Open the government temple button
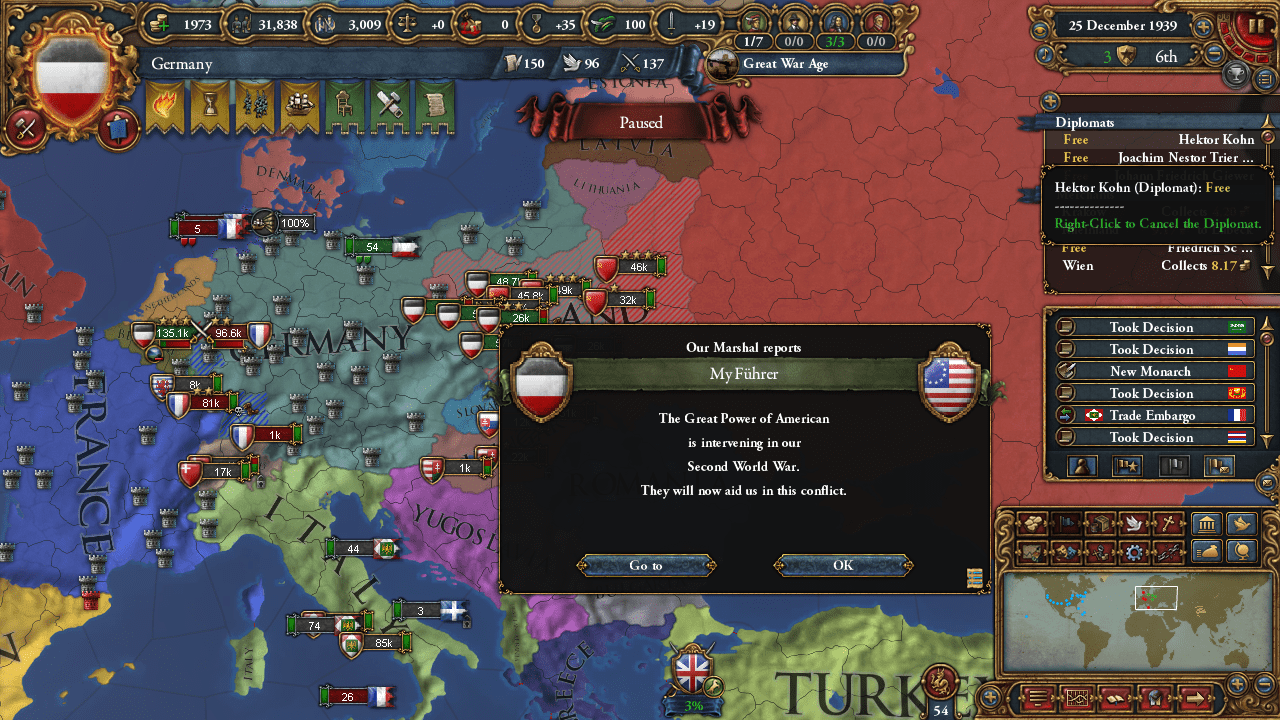 1206,524
